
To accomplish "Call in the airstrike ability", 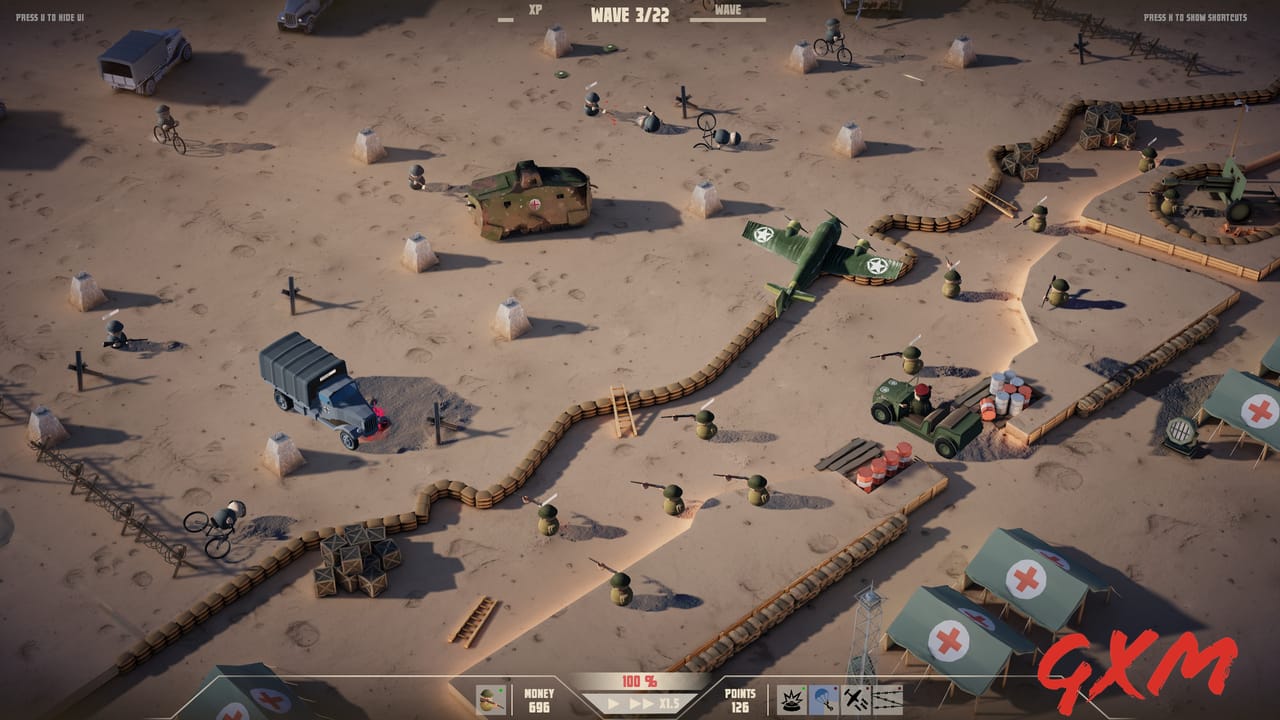I will [855, 700].
